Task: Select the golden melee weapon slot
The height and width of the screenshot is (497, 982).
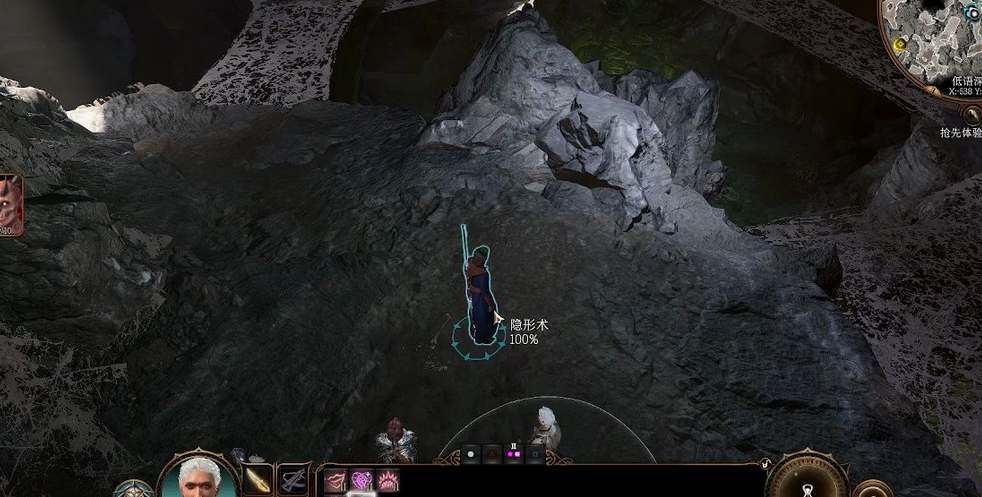Action: (258, 479)
